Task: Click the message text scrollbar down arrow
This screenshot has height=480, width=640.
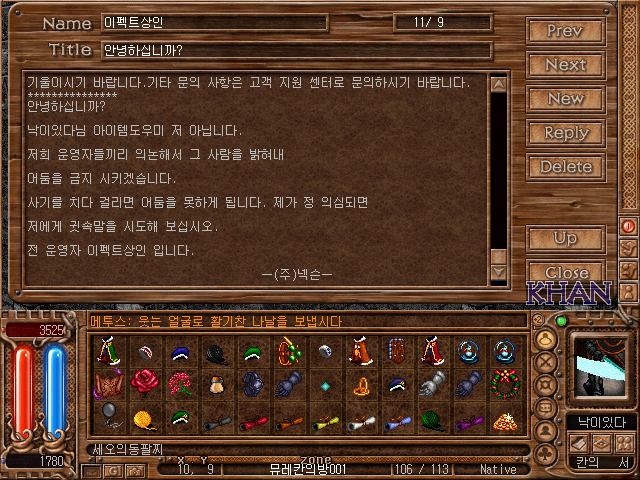Action: click(x=498, y=273)
